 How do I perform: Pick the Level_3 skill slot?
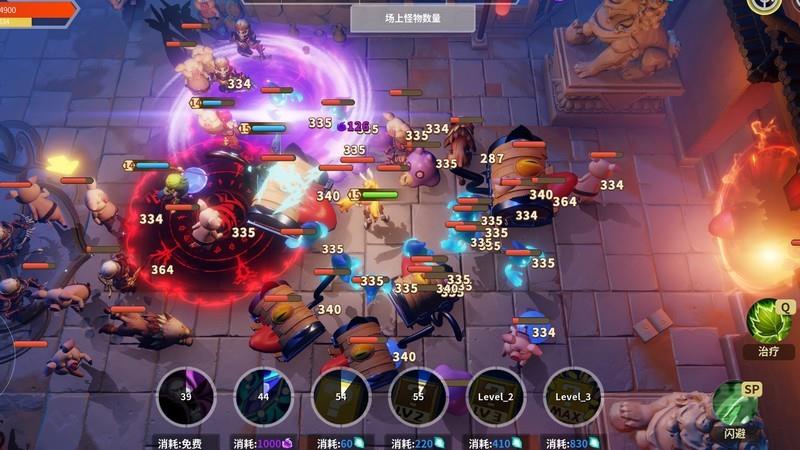(573, 397)
